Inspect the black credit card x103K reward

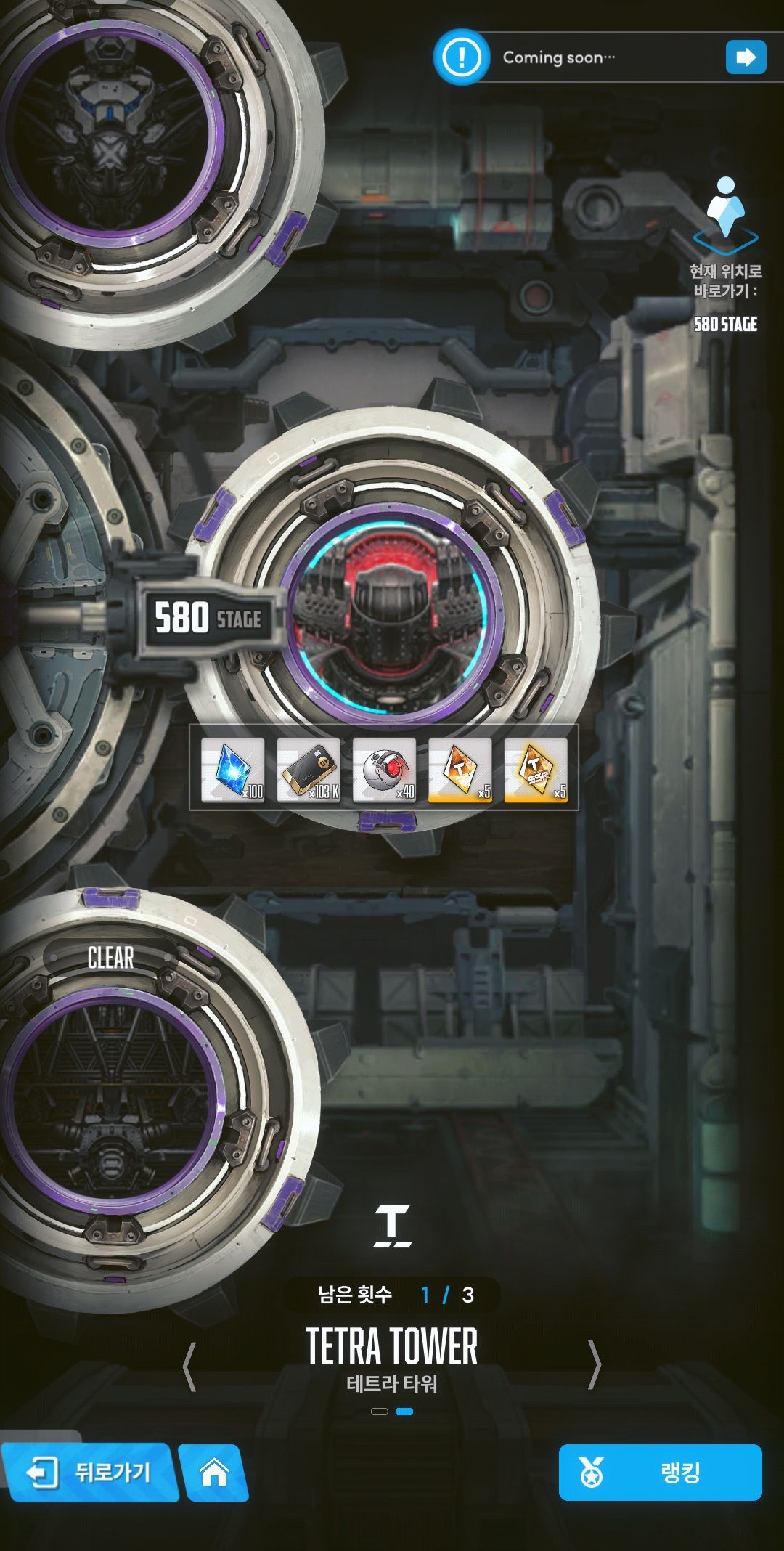tap(309, 770)
